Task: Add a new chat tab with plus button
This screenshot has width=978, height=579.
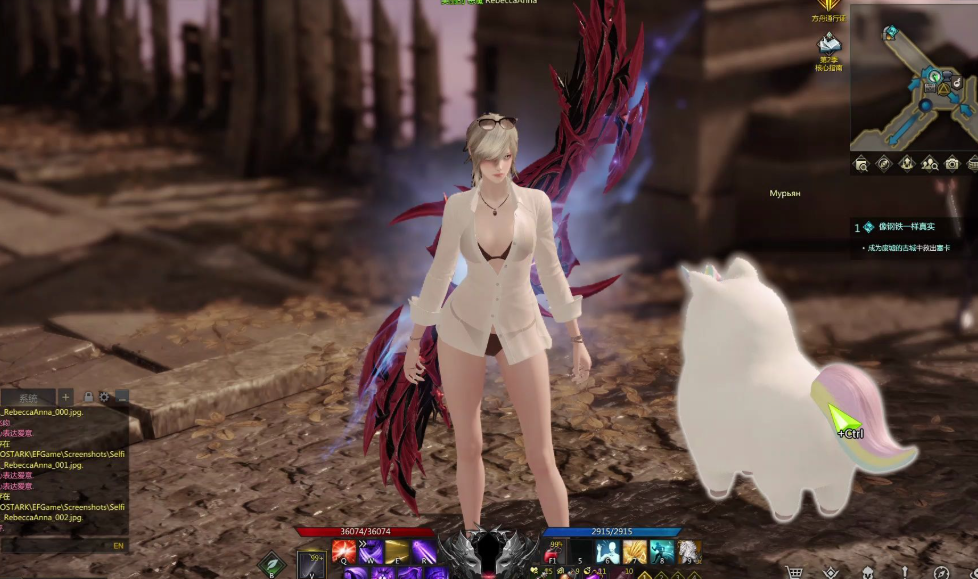Action: (x=65, y=397)
